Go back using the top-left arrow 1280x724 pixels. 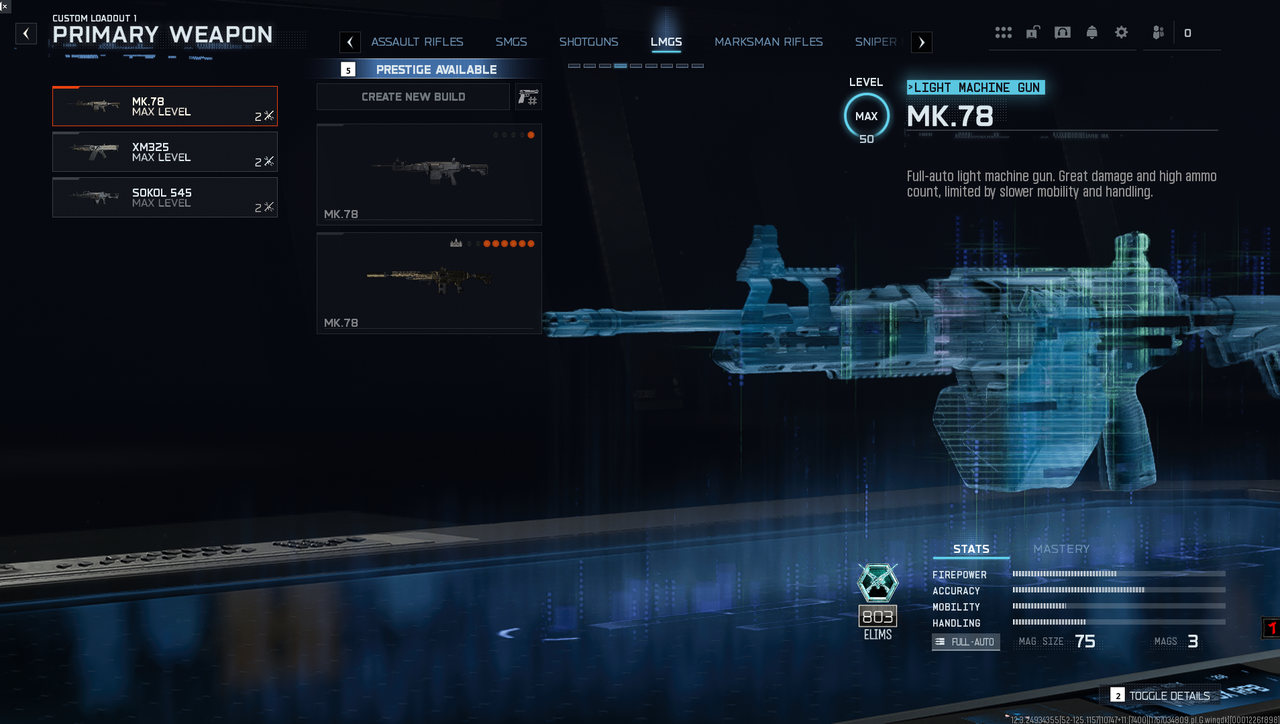27,34
